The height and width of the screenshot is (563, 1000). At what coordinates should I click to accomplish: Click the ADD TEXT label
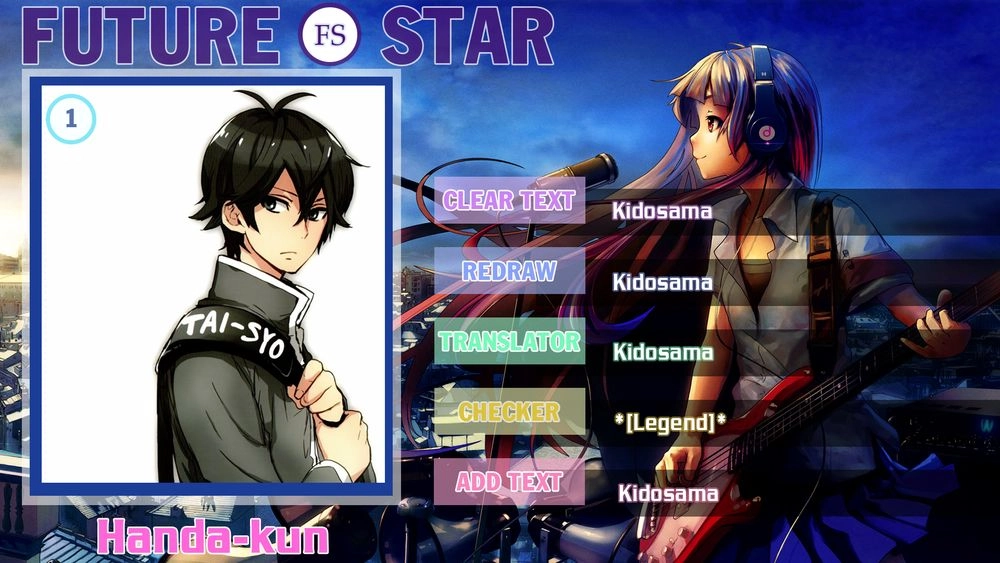(509, 482)
